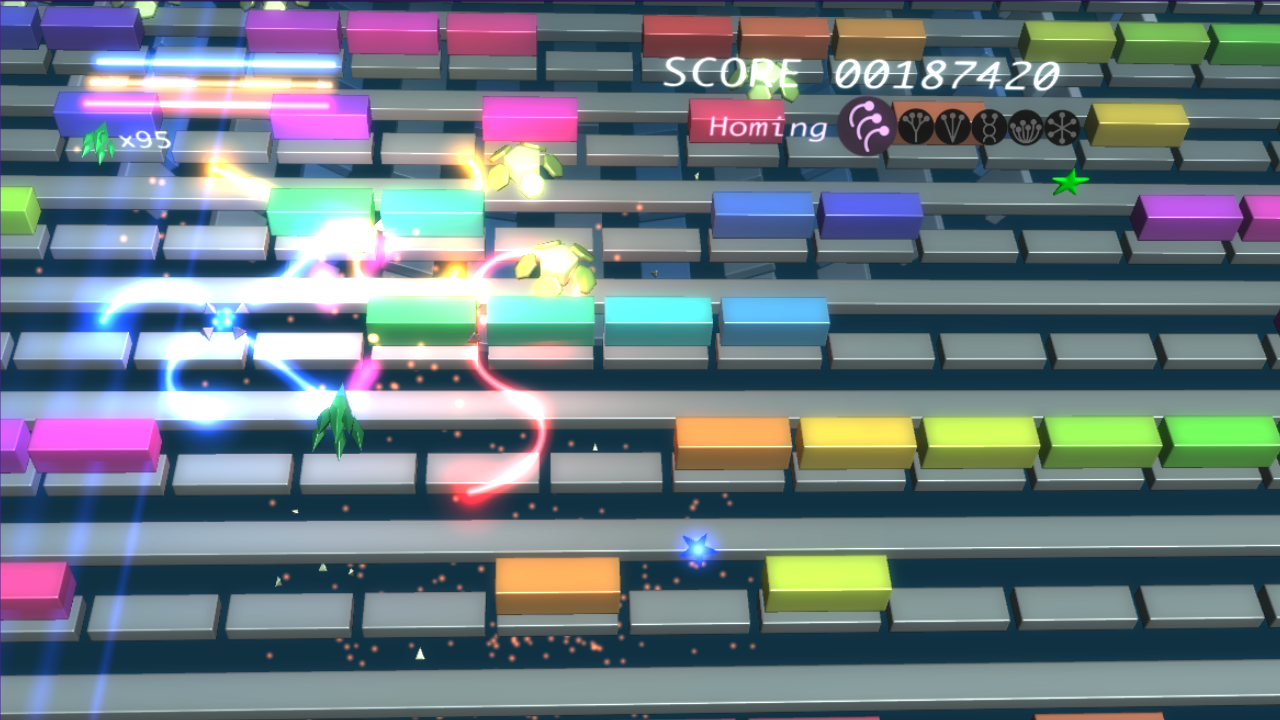Switch to the twisted helix weapon icon

tap(989, 127)
